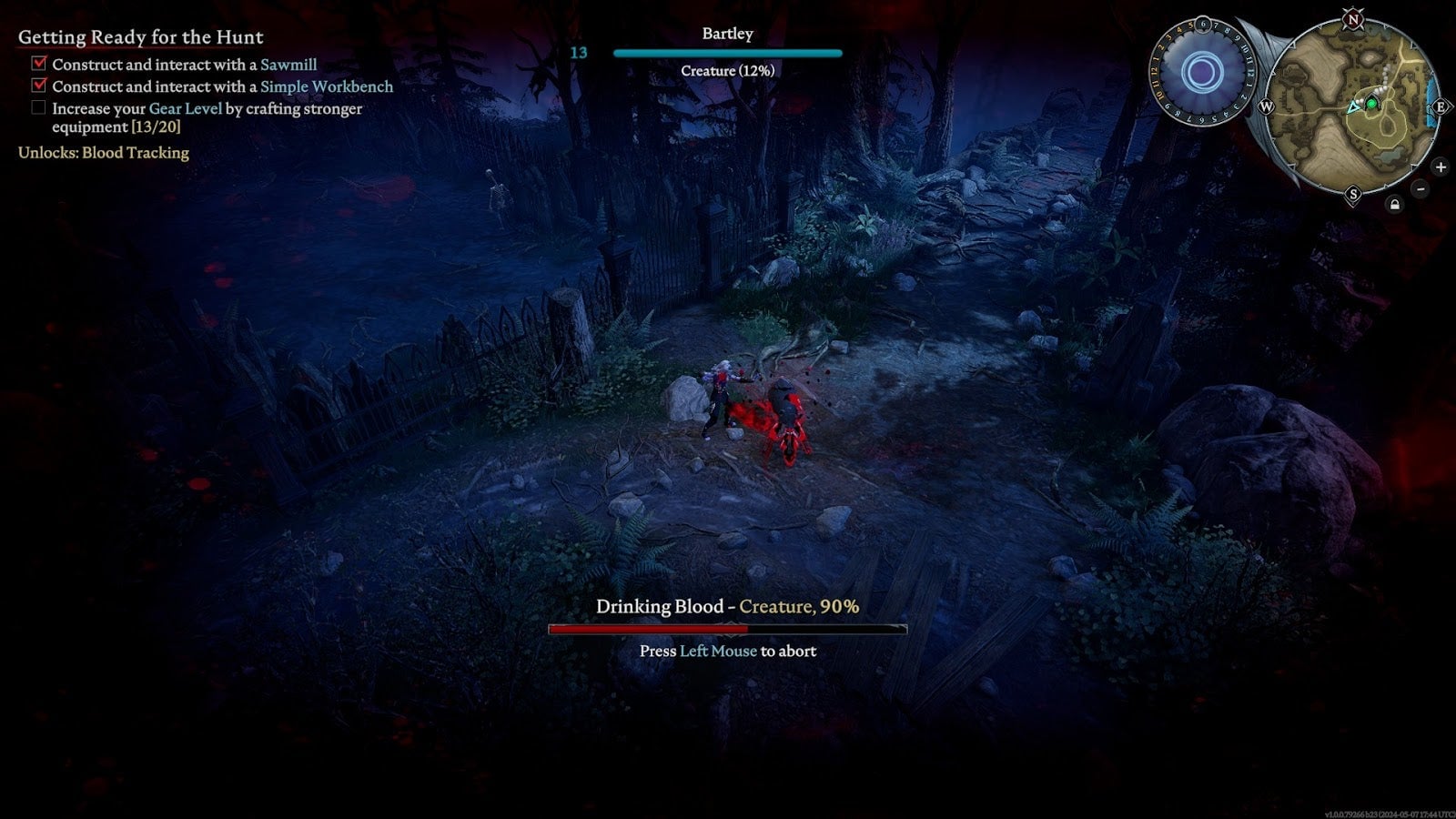Click the Unlocks: Blood Tracking reward text
This screenshot has width=1456, height=819.
(104, 152)
